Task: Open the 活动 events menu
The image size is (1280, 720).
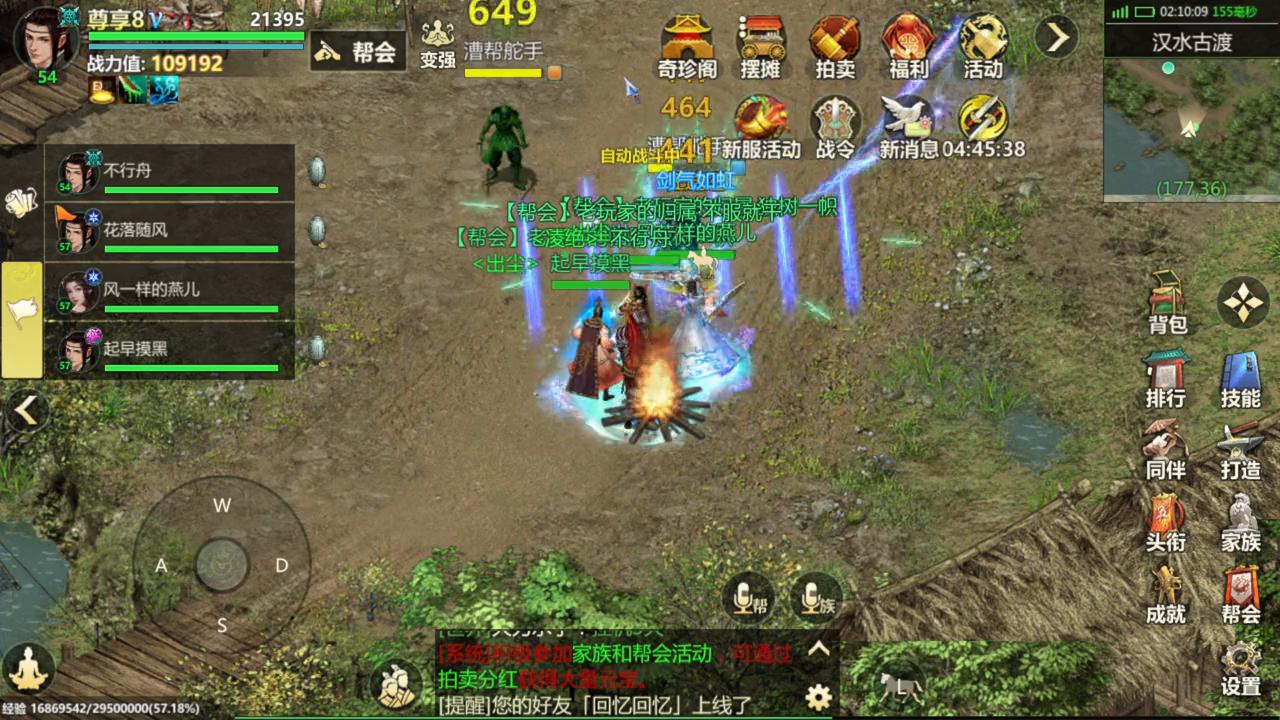Action: point(983,46)
